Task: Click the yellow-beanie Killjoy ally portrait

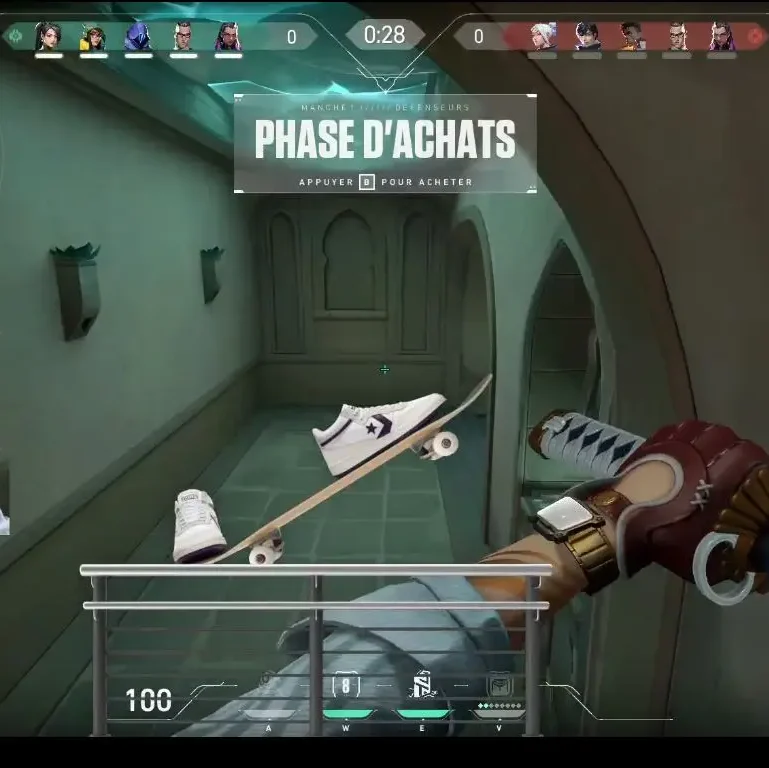Action: pyautogui.click(x=93, y=37)
